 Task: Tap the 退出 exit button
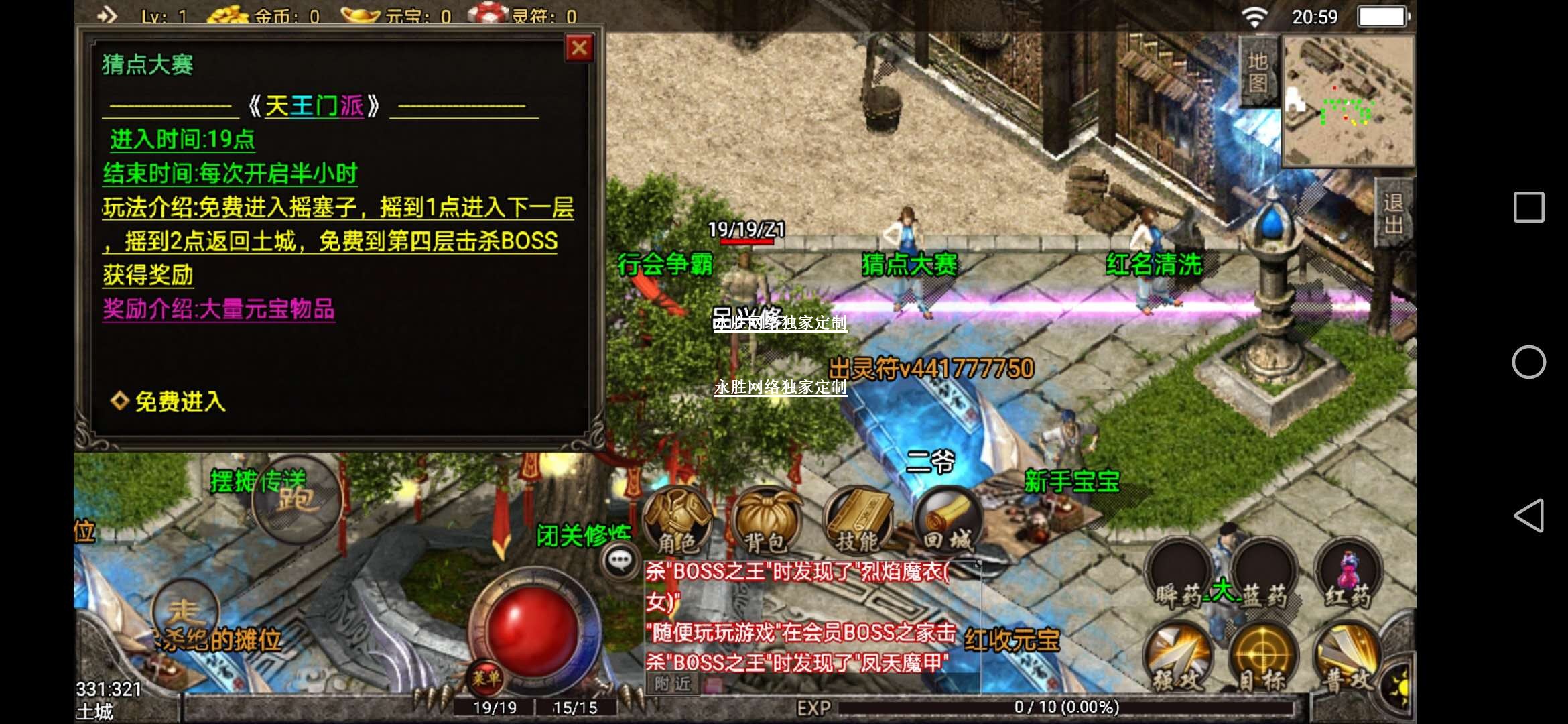click(x=1394, y=213)
